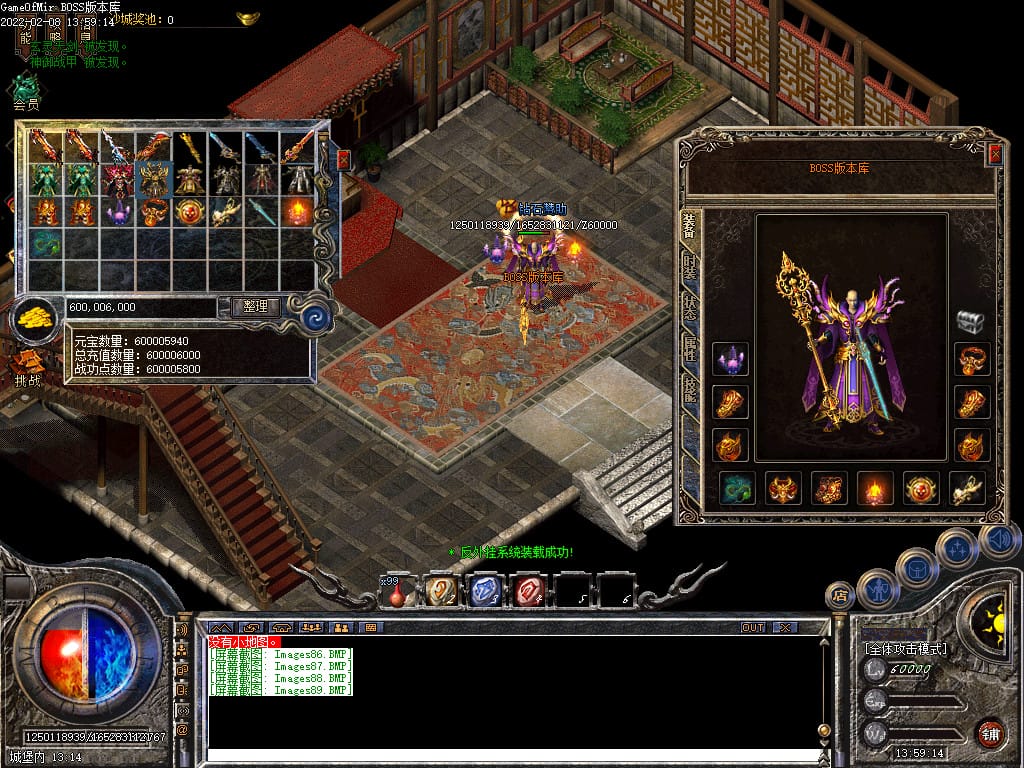Click the OUT button on chat bar
Viewport: 1024px width, 768px height.
pyautogui.click(x=752, y=627)
